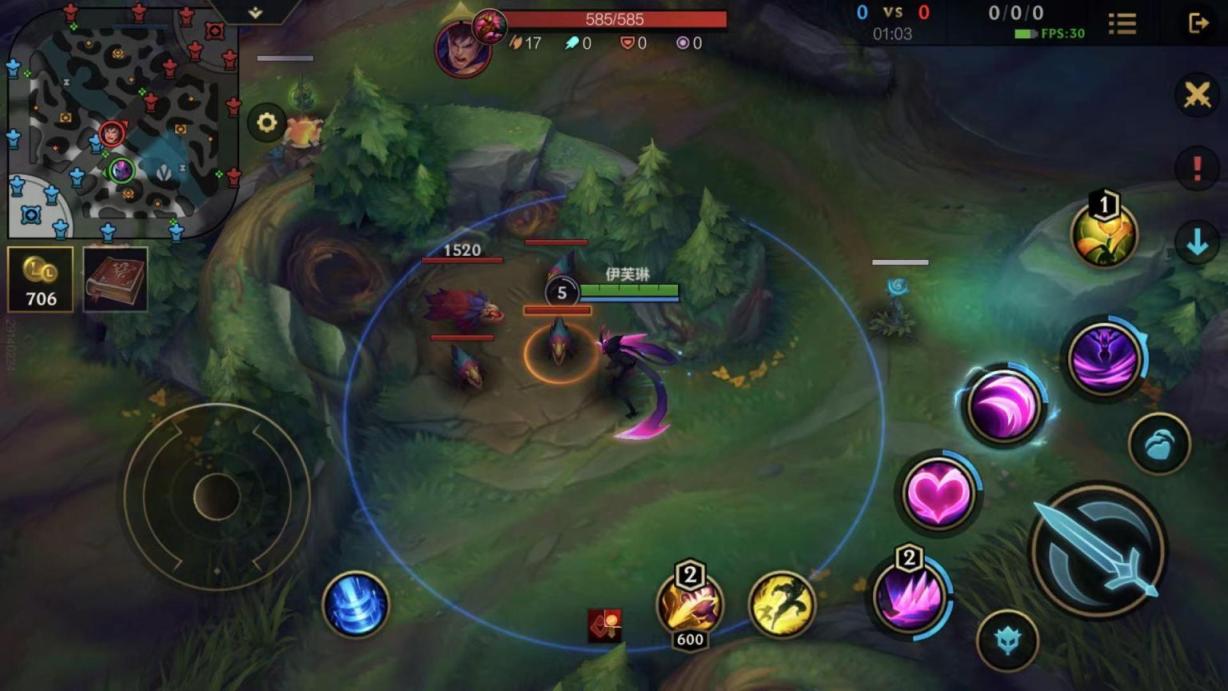This screenshot has width=1228, height=691.
Task: Use the Smite spell marked 600
Action: 690,604
